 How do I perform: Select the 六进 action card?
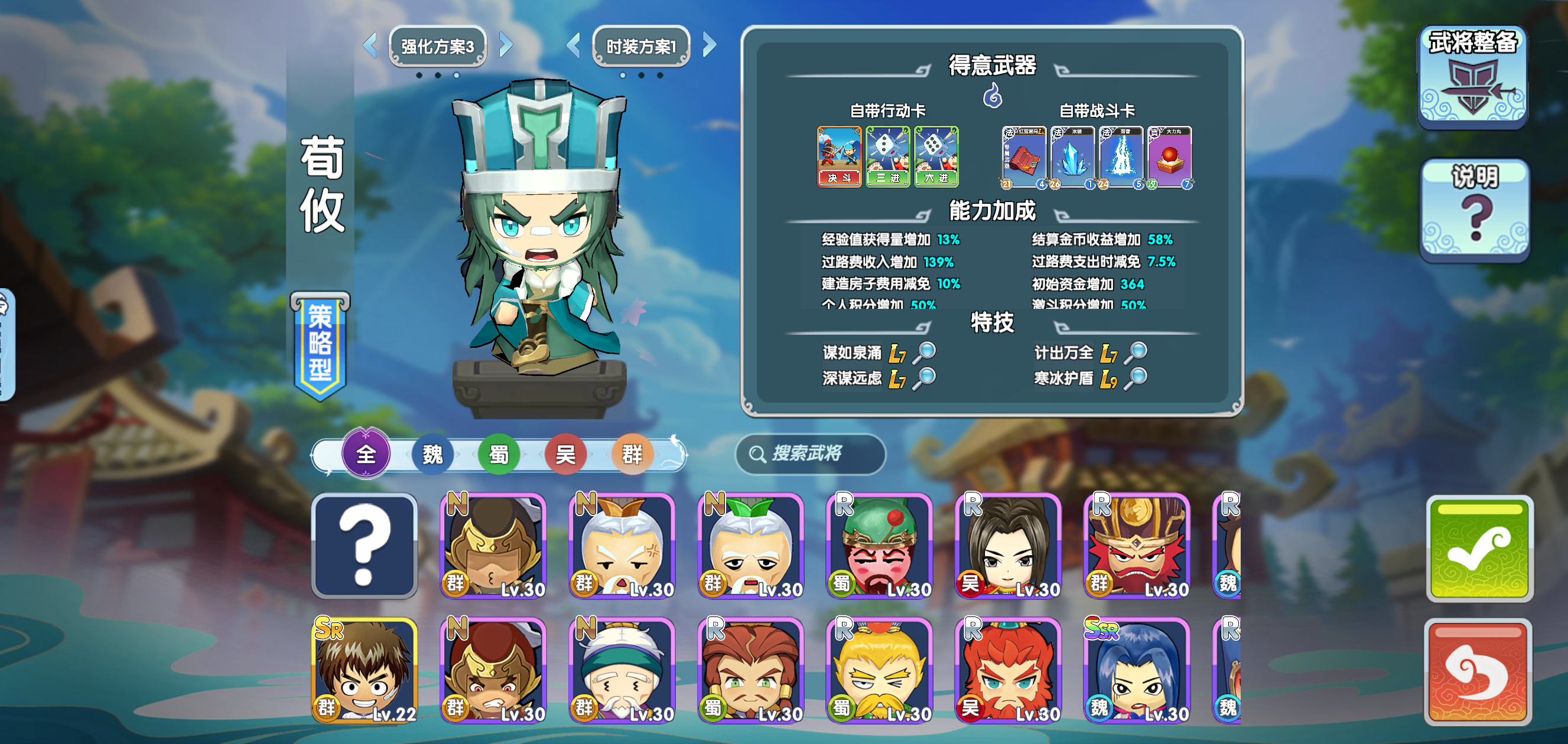[x=938, y=157]
